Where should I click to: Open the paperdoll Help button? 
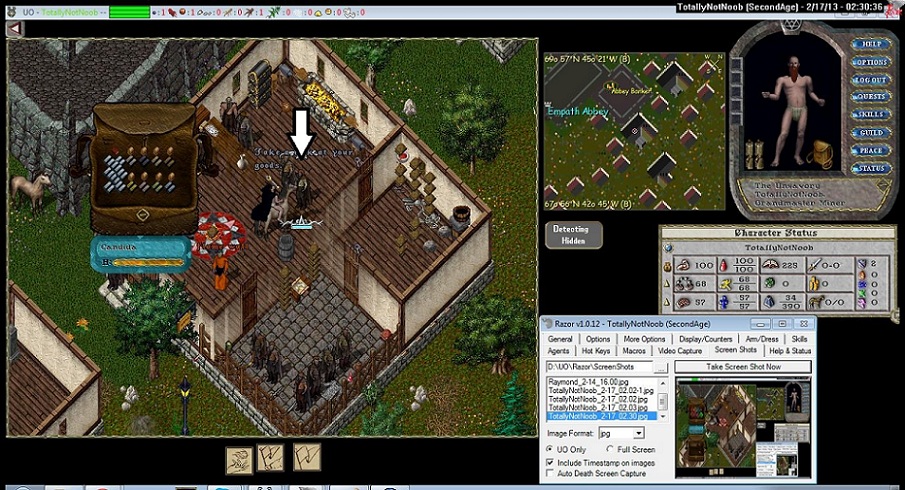870,44
